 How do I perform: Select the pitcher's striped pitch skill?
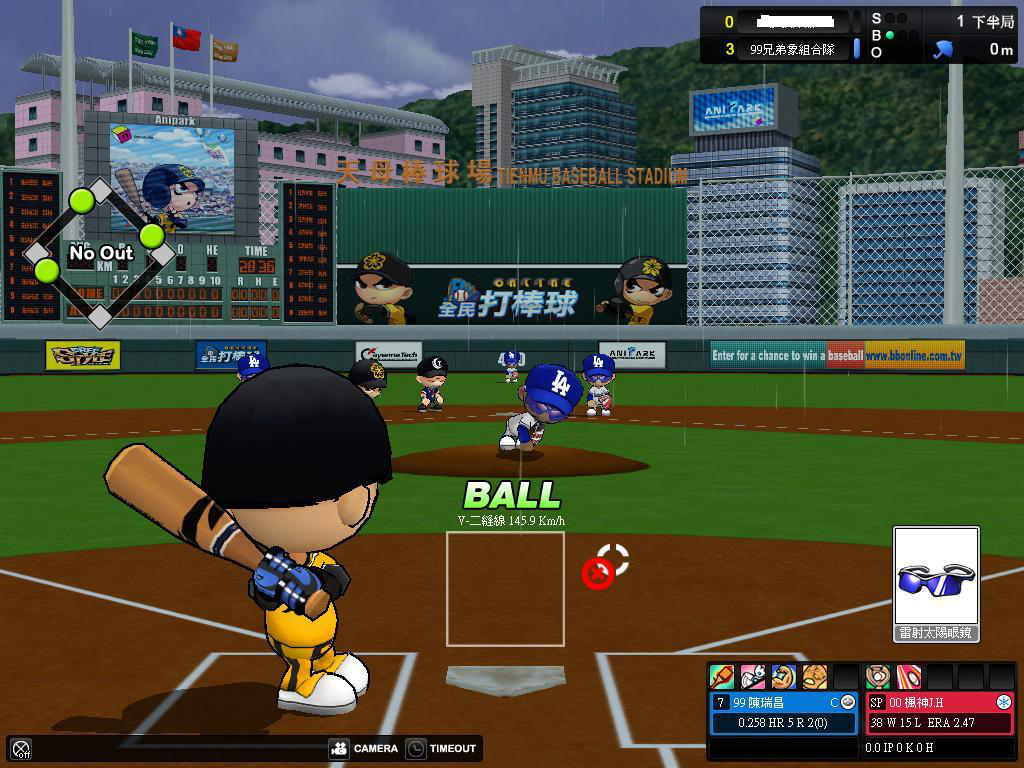(x=909, y=677)
